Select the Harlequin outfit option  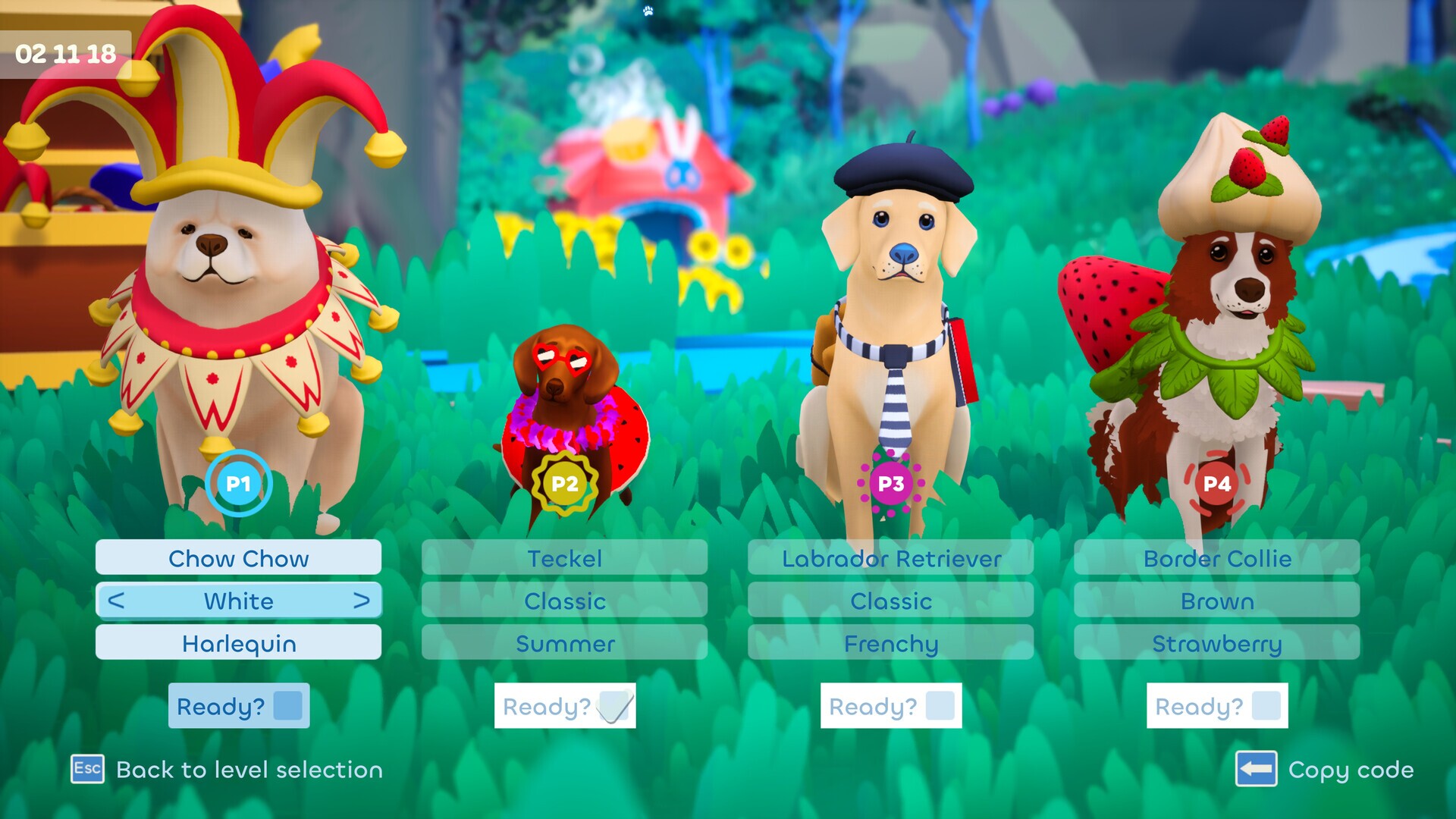tap(238, 644)
